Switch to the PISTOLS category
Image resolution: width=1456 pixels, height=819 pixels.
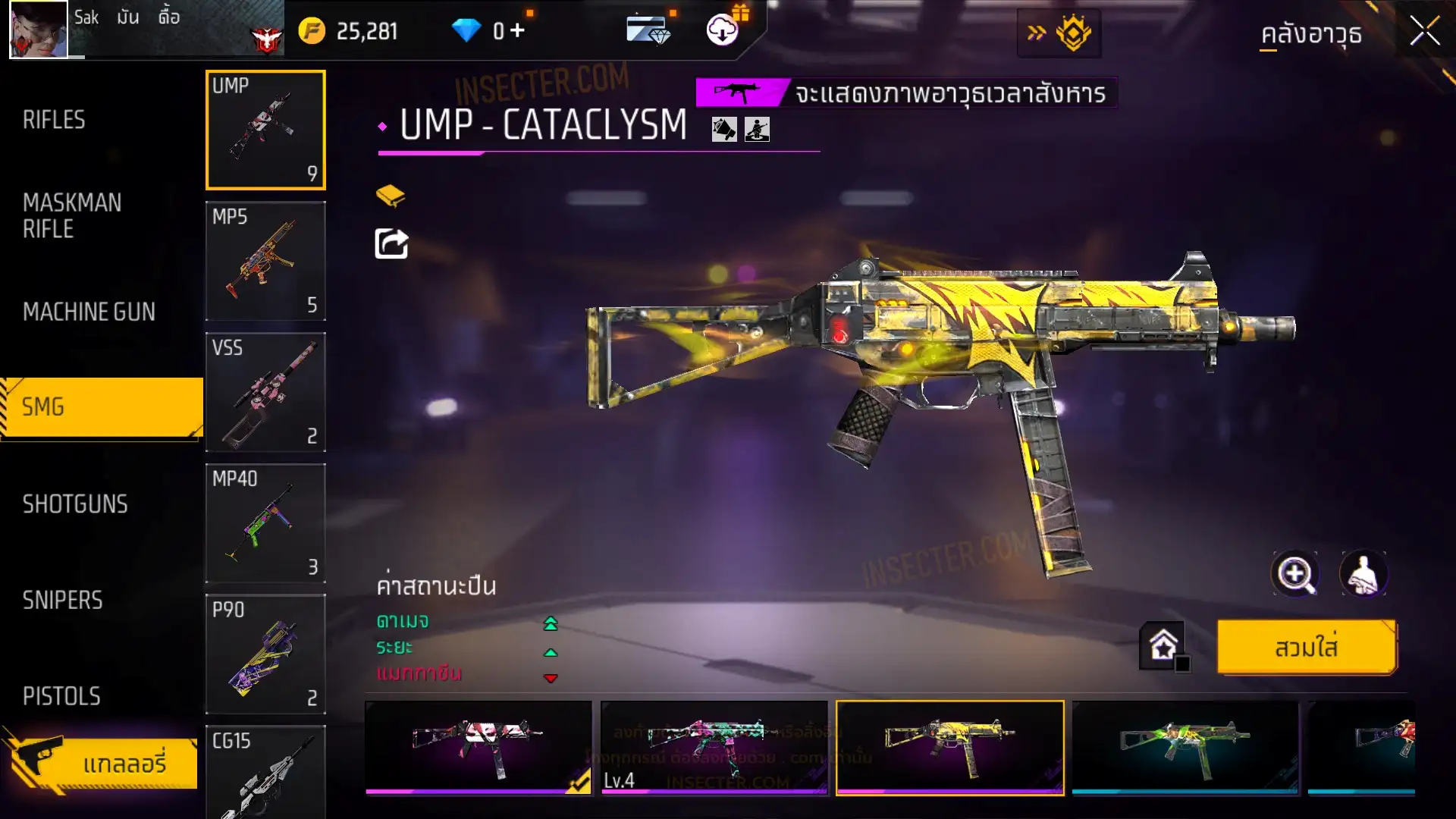tap(61, 696)
